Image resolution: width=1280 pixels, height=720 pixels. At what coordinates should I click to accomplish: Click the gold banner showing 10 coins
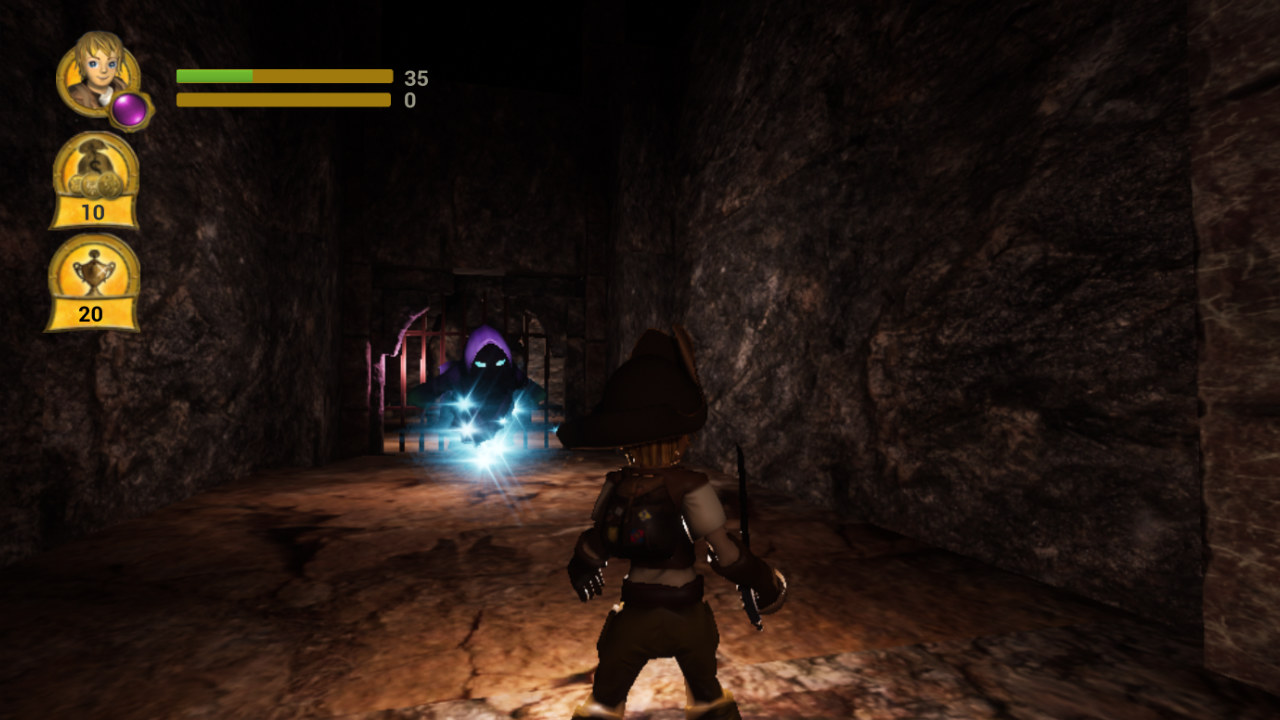coord(91,213)
